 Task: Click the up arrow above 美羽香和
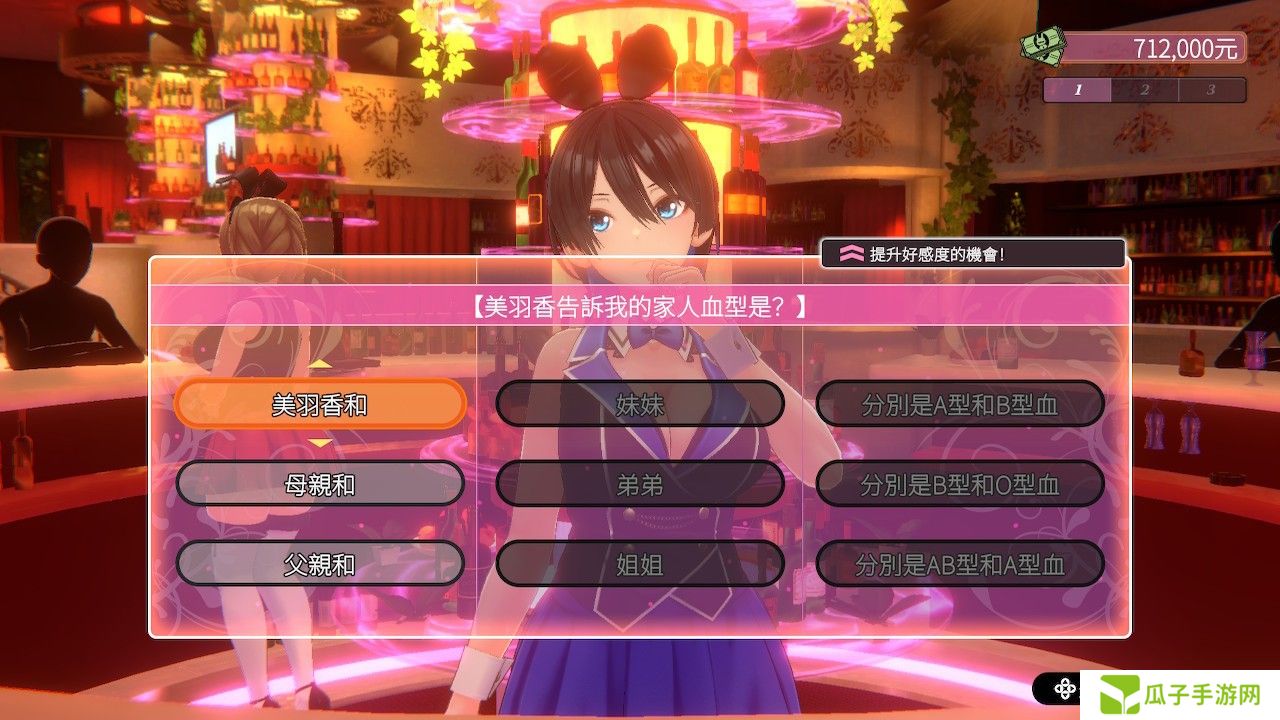(320, 364)
